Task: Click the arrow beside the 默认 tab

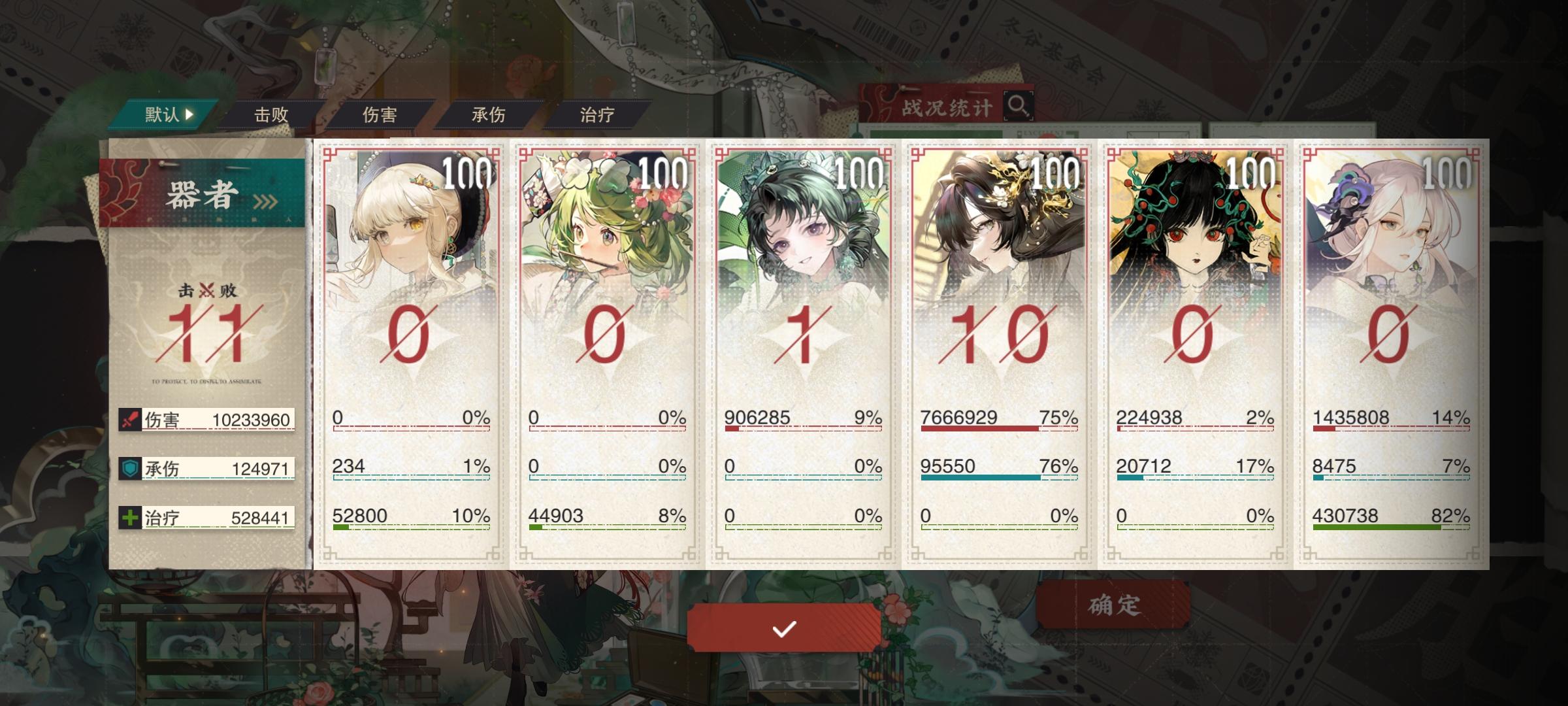Action: (x=189, y=112)
